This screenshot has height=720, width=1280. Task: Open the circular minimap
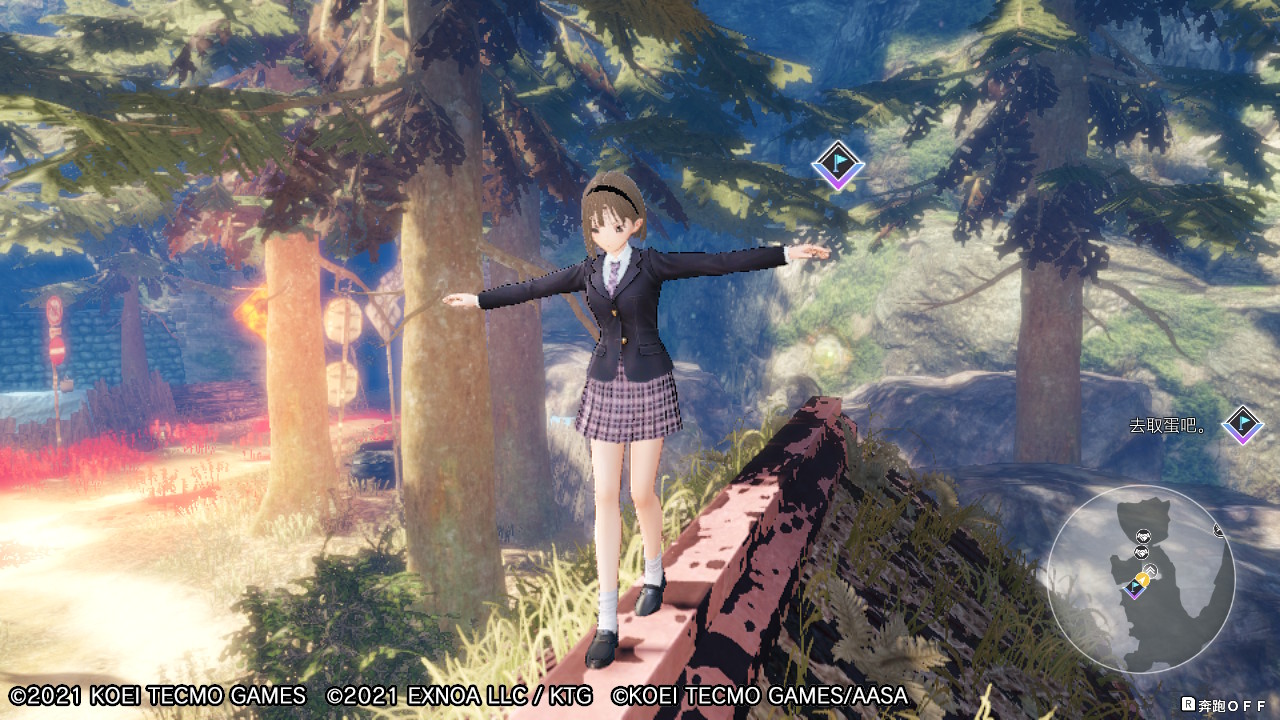click(x=1140, y=578)
